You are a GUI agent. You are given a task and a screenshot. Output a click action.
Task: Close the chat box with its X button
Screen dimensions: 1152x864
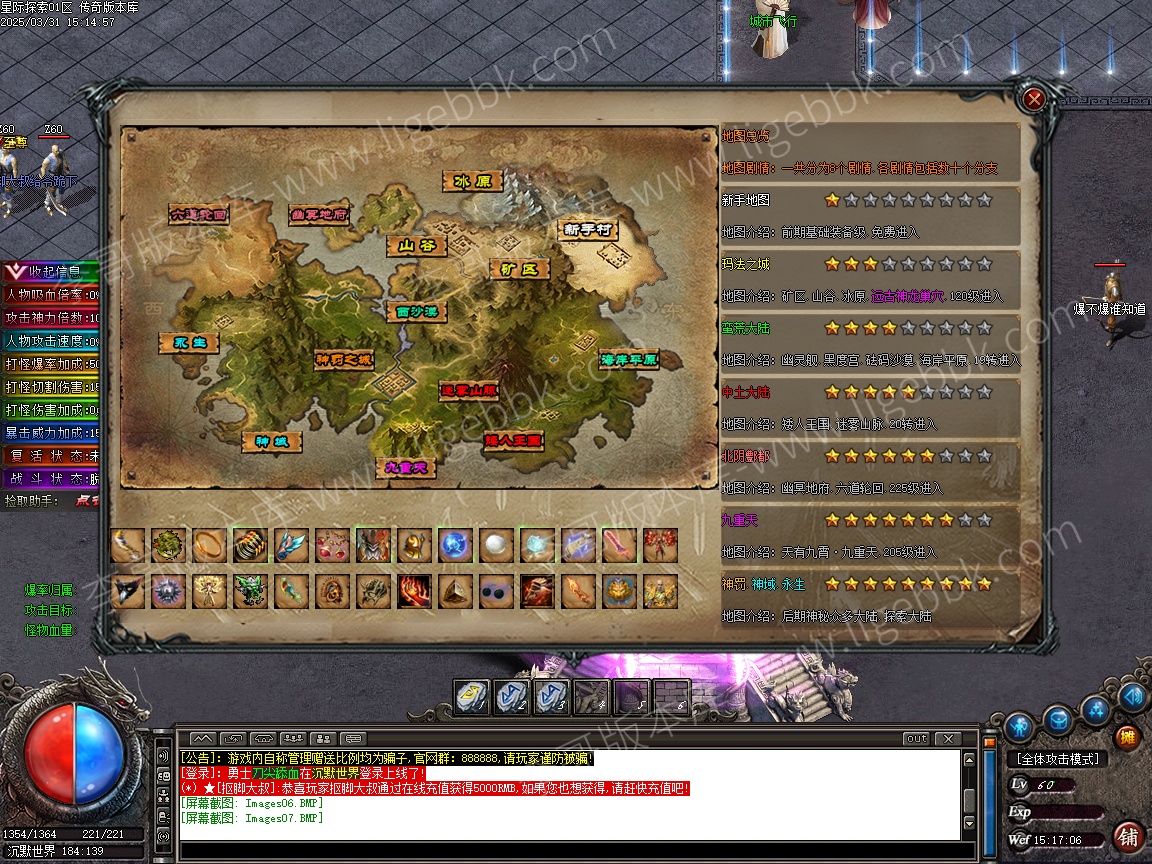[946, 739]
